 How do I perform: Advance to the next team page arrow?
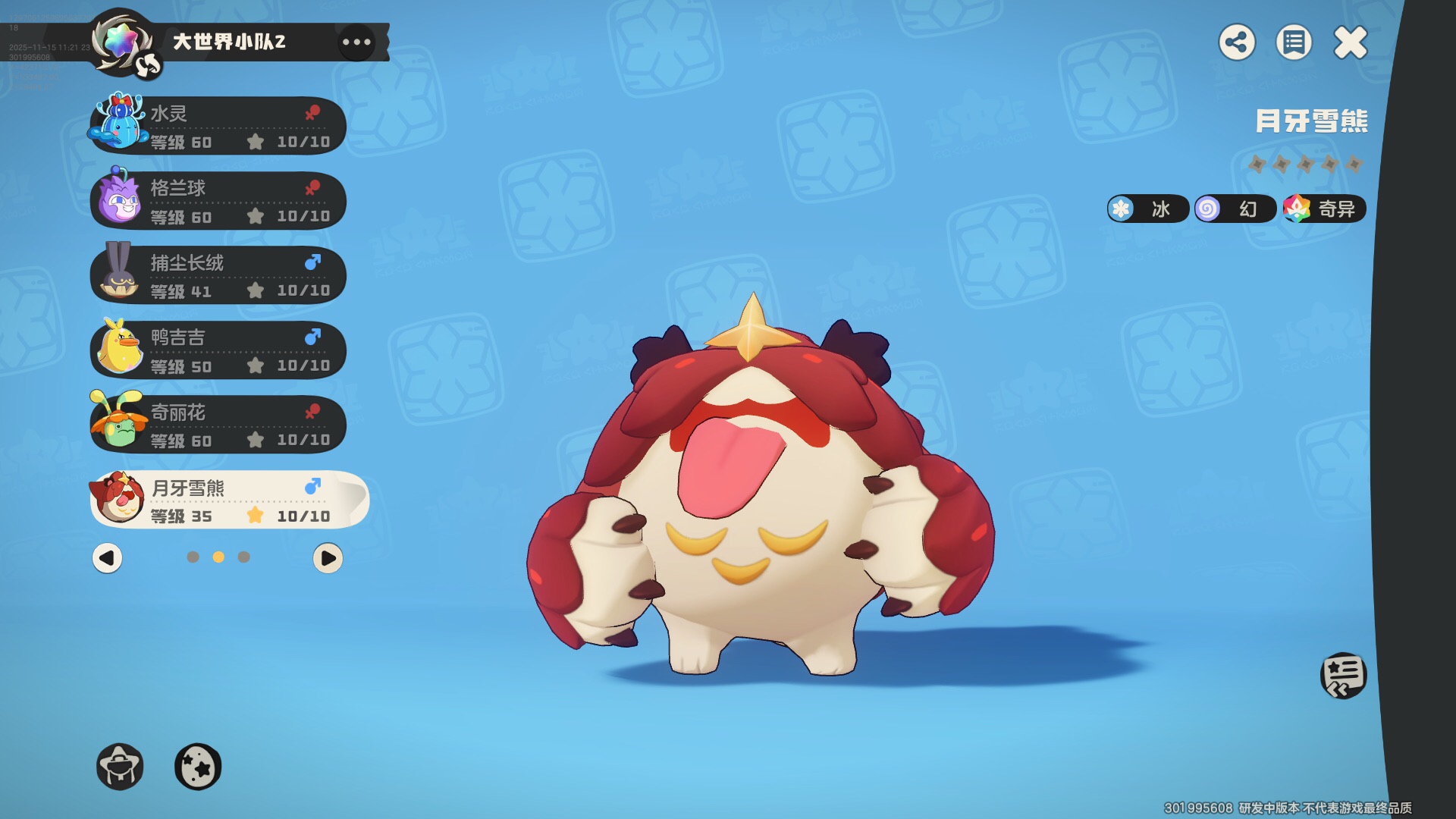[328, 558]
